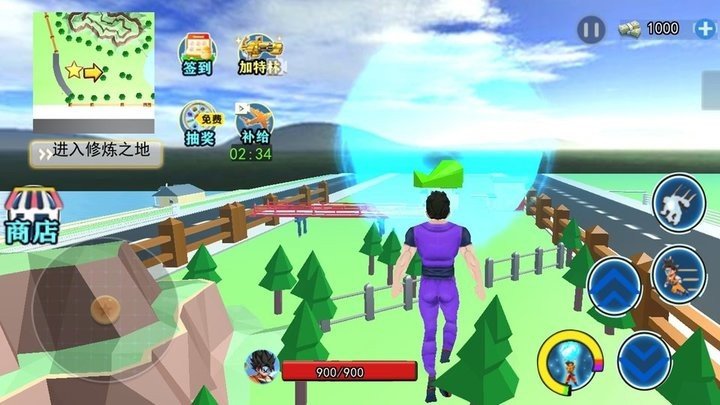
Task: Add more cash with the plus button
Action: tap(703, 29)
